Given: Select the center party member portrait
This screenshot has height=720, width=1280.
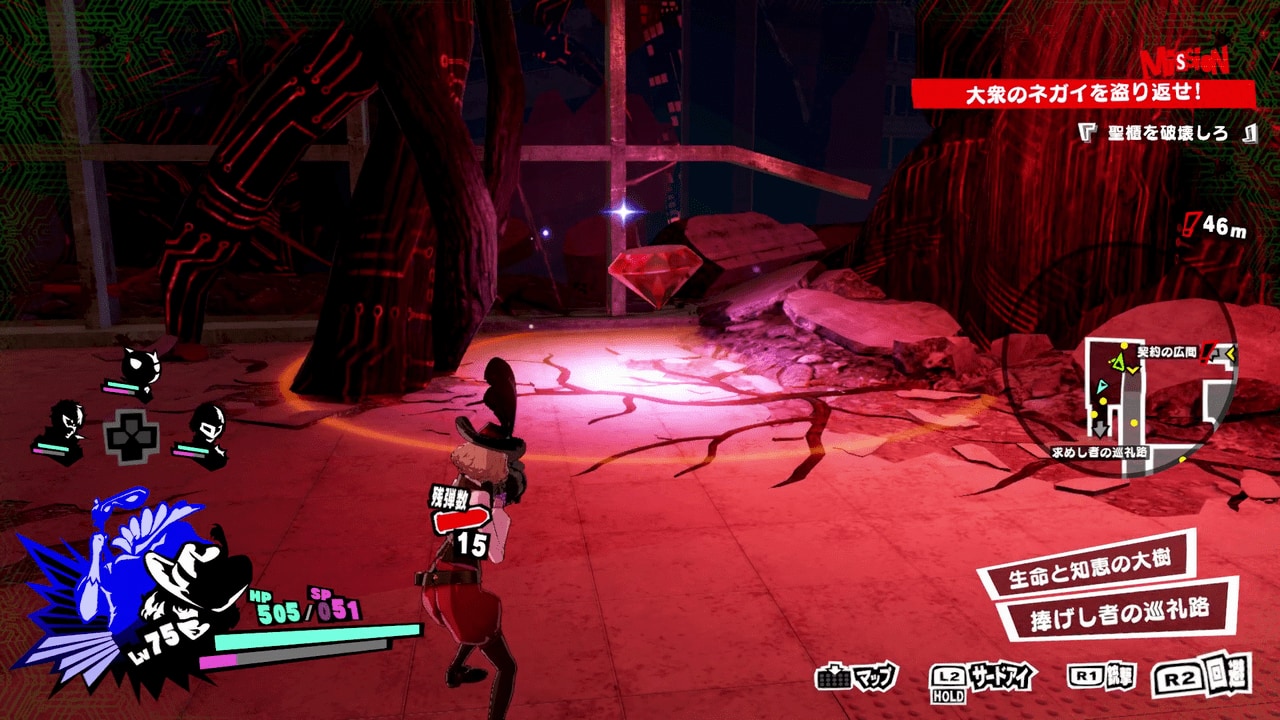Looking at the screenshot, I should pyautogui.click(x=140, y=362).
